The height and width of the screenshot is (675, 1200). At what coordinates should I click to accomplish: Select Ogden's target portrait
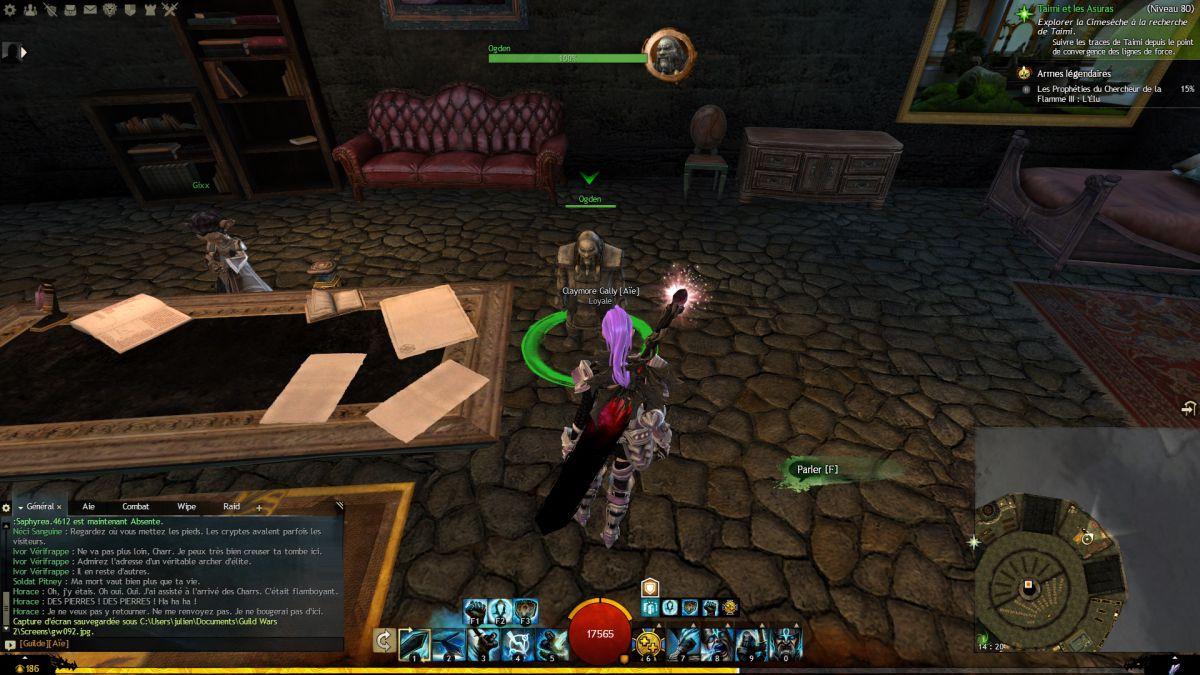point(668,54)
